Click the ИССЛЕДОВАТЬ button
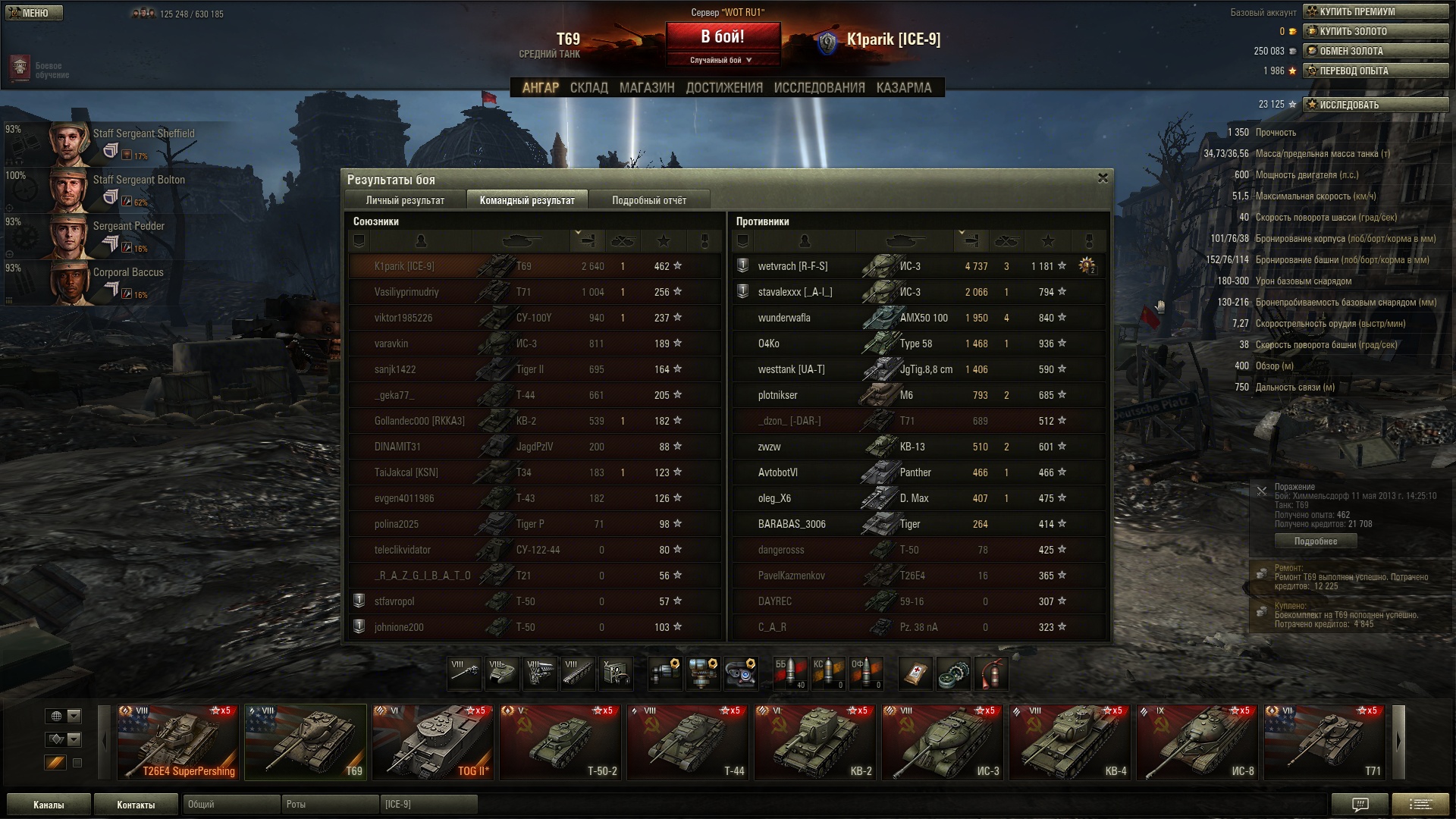Screen dimensions: 1456x819 (1375, 105)
